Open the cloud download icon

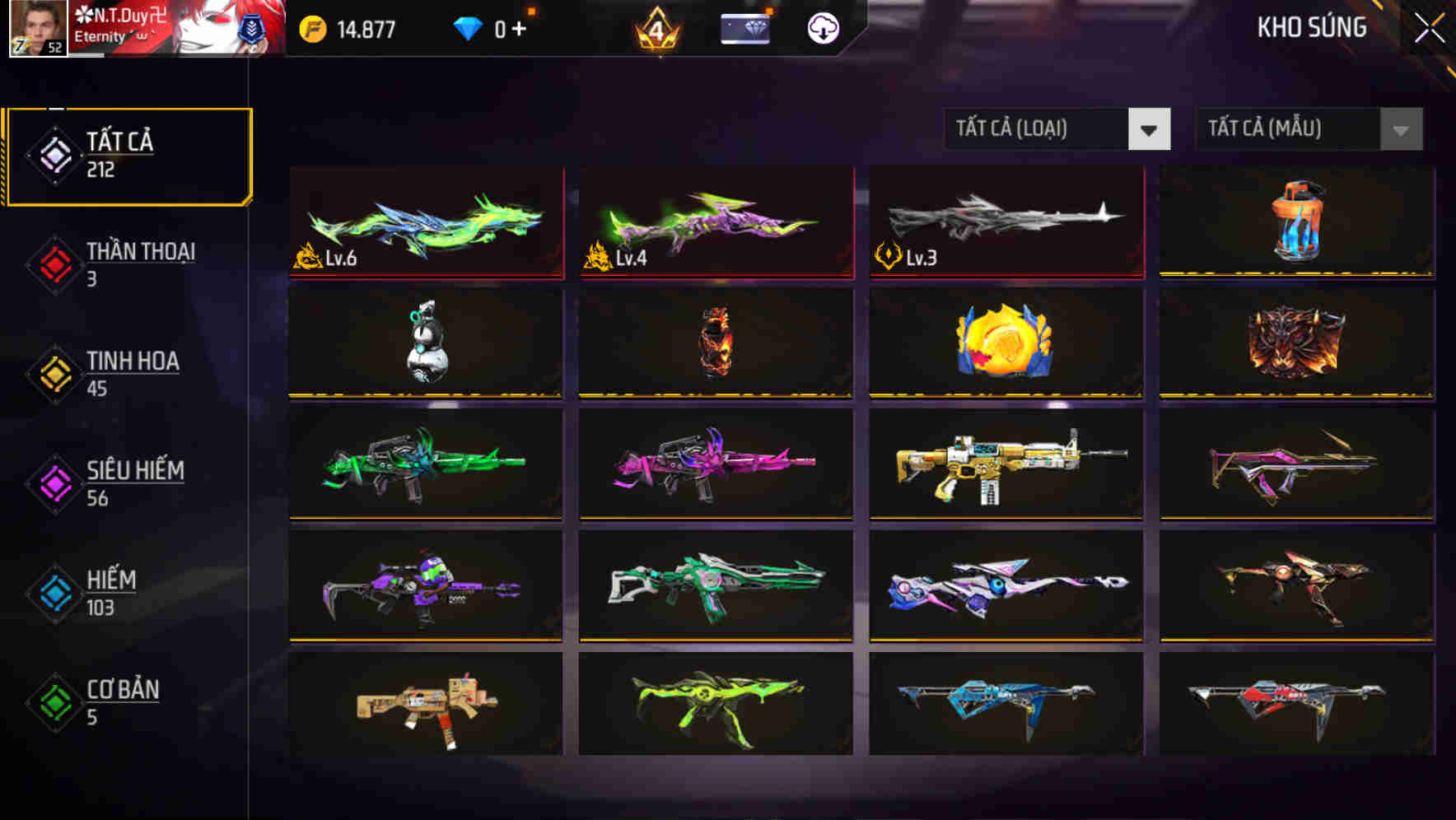[x=821, y=27]
